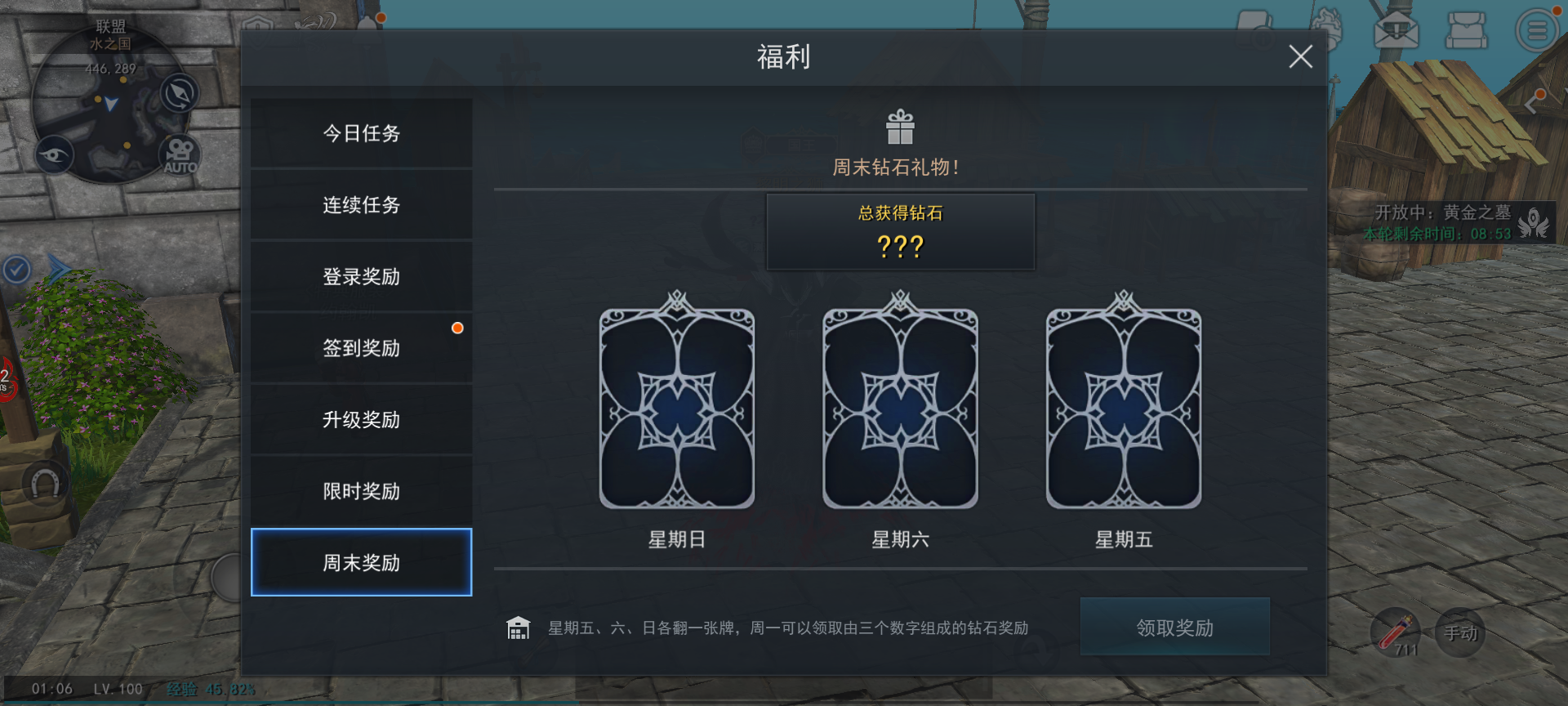Switch to the 今日任务 tab
Image resolution: width=1568 pixels, height=706 pixels.
coord(362,134)
